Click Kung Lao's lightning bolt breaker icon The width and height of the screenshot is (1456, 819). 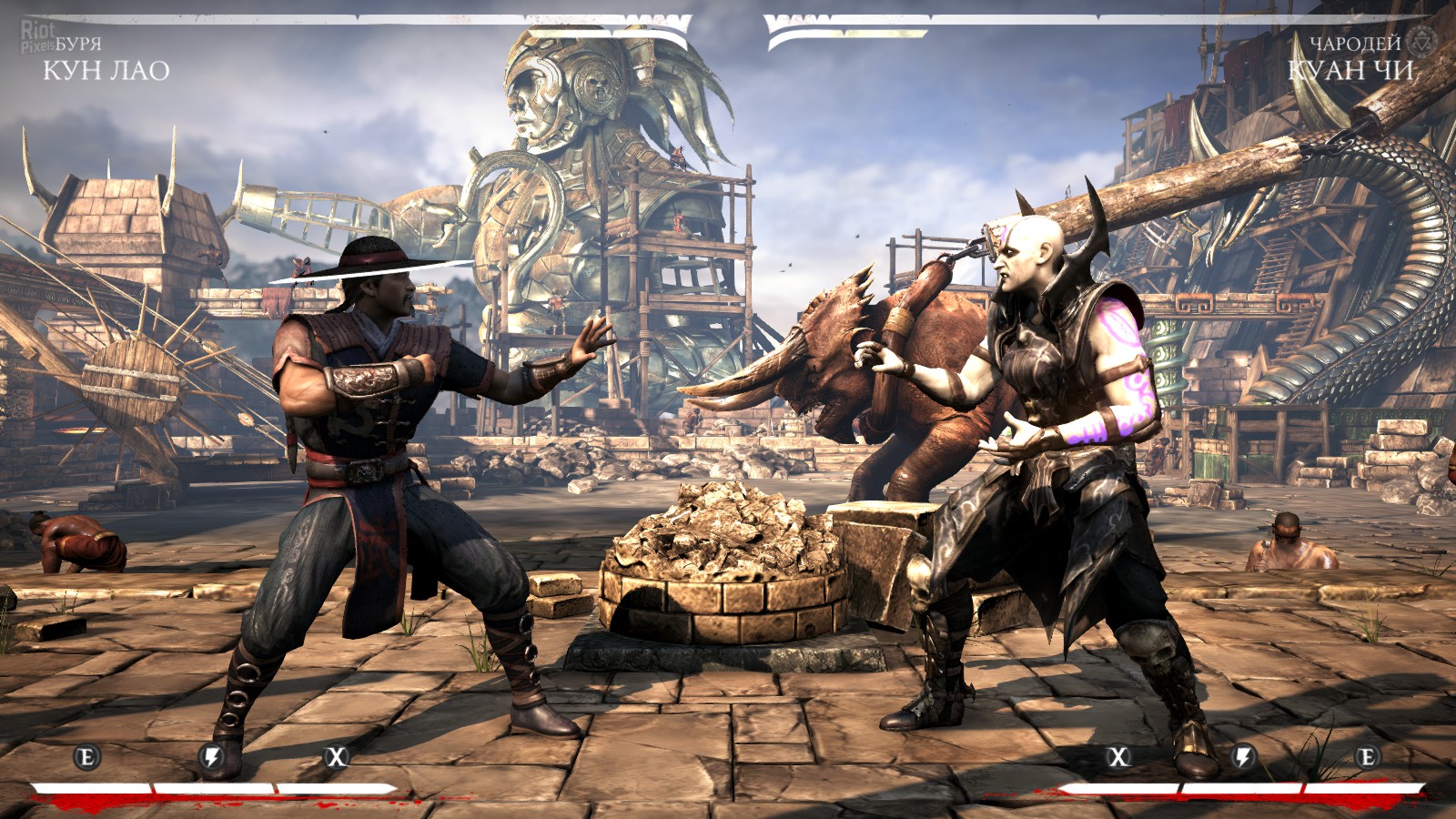212,756
